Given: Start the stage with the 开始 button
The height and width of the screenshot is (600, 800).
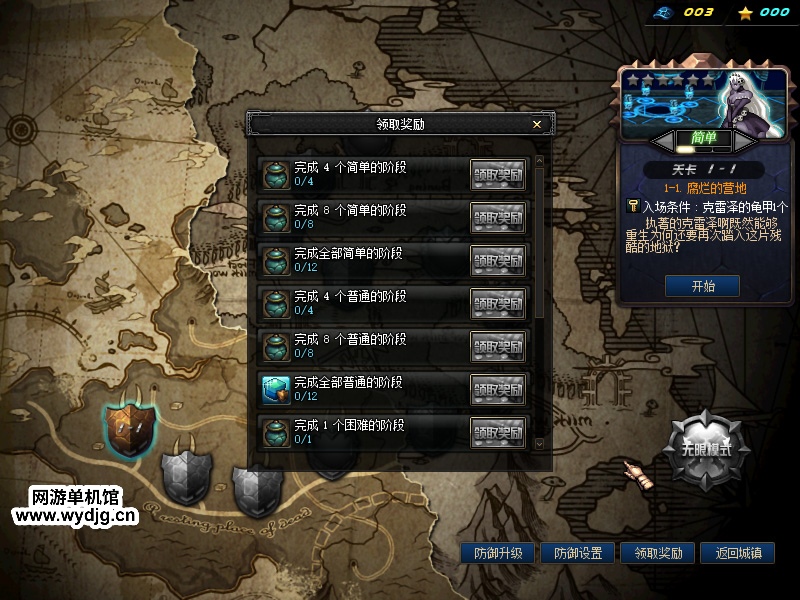Looking at the screenshot, I should point(702,286).
